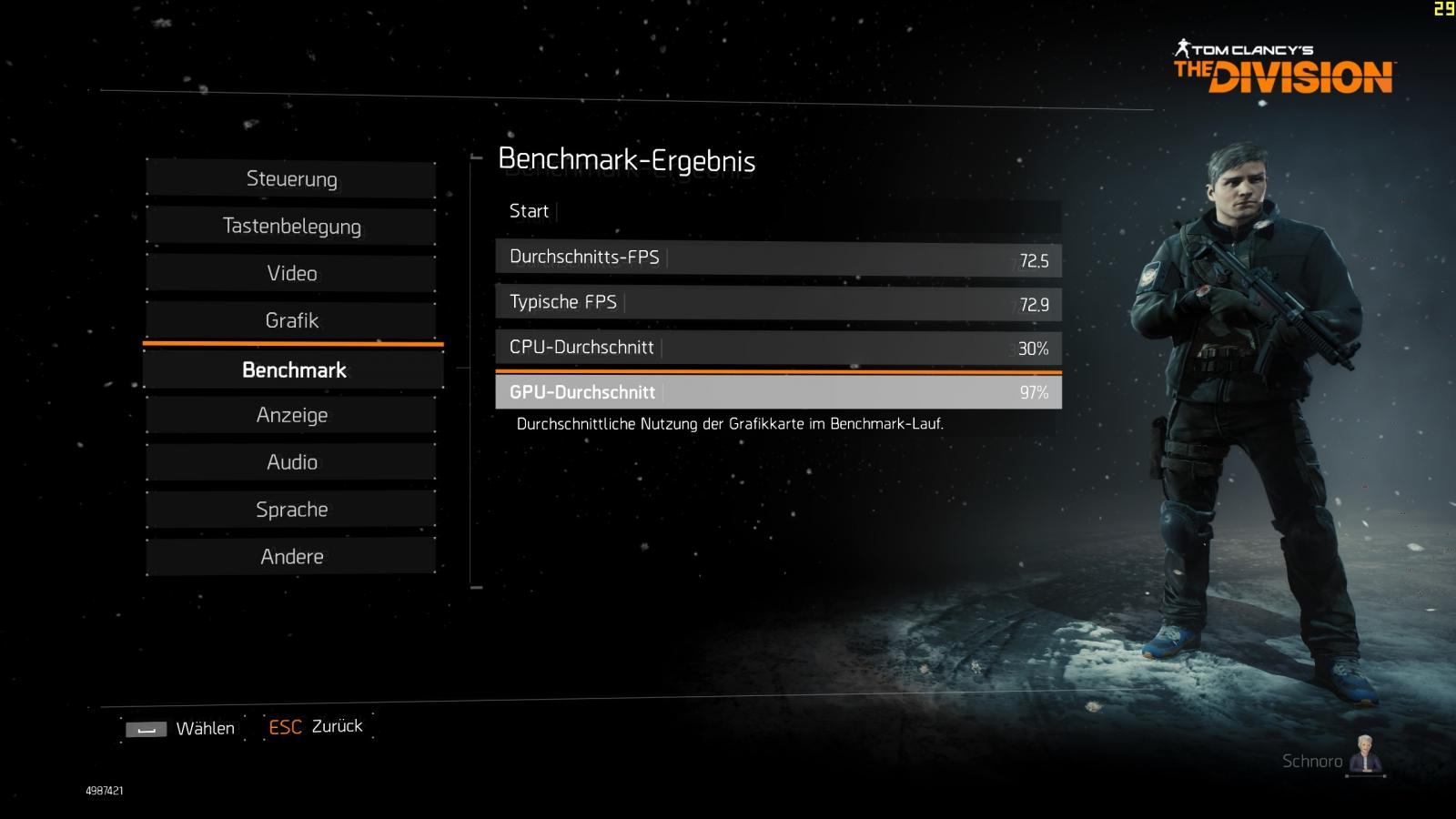Select the Tastenbelegung menu entry

[291, 227]
